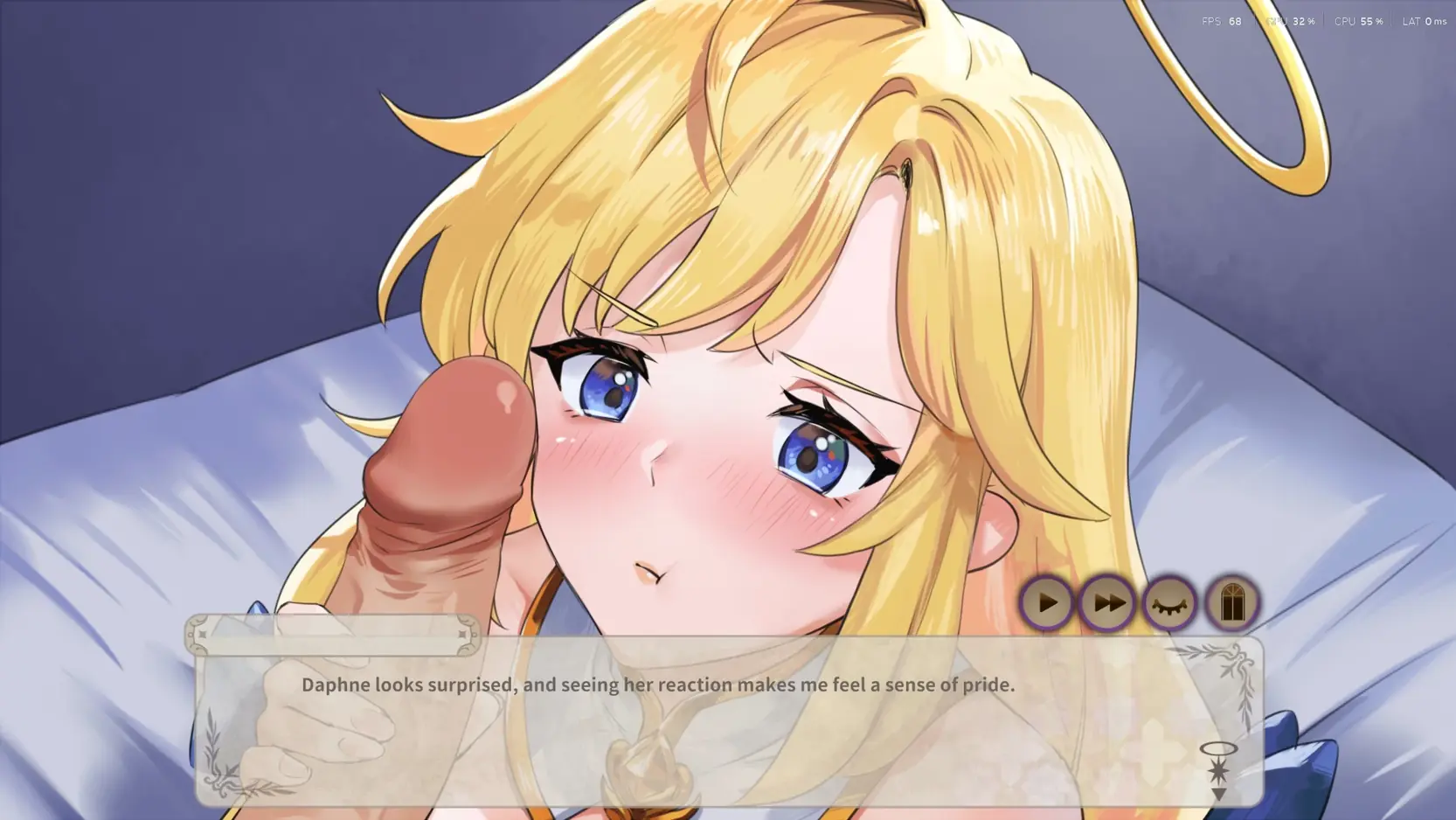This screenshot has width=1456, height=820.
Task: Activate the fast-forward skip button
Action: [x=1107, y=602]
